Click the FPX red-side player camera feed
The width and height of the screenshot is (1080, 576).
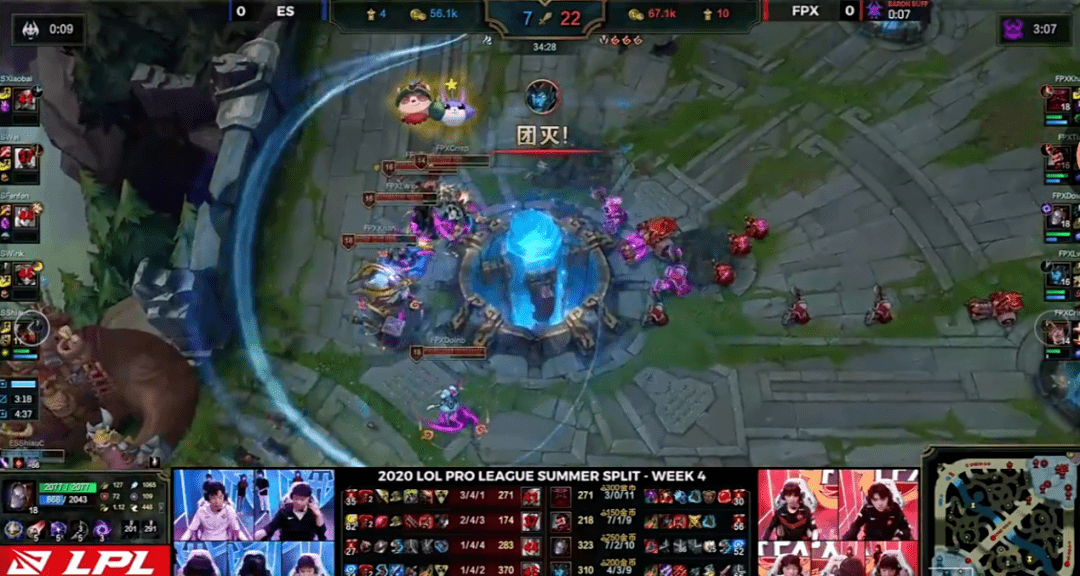pyautogui.click(x=836, y=505)
